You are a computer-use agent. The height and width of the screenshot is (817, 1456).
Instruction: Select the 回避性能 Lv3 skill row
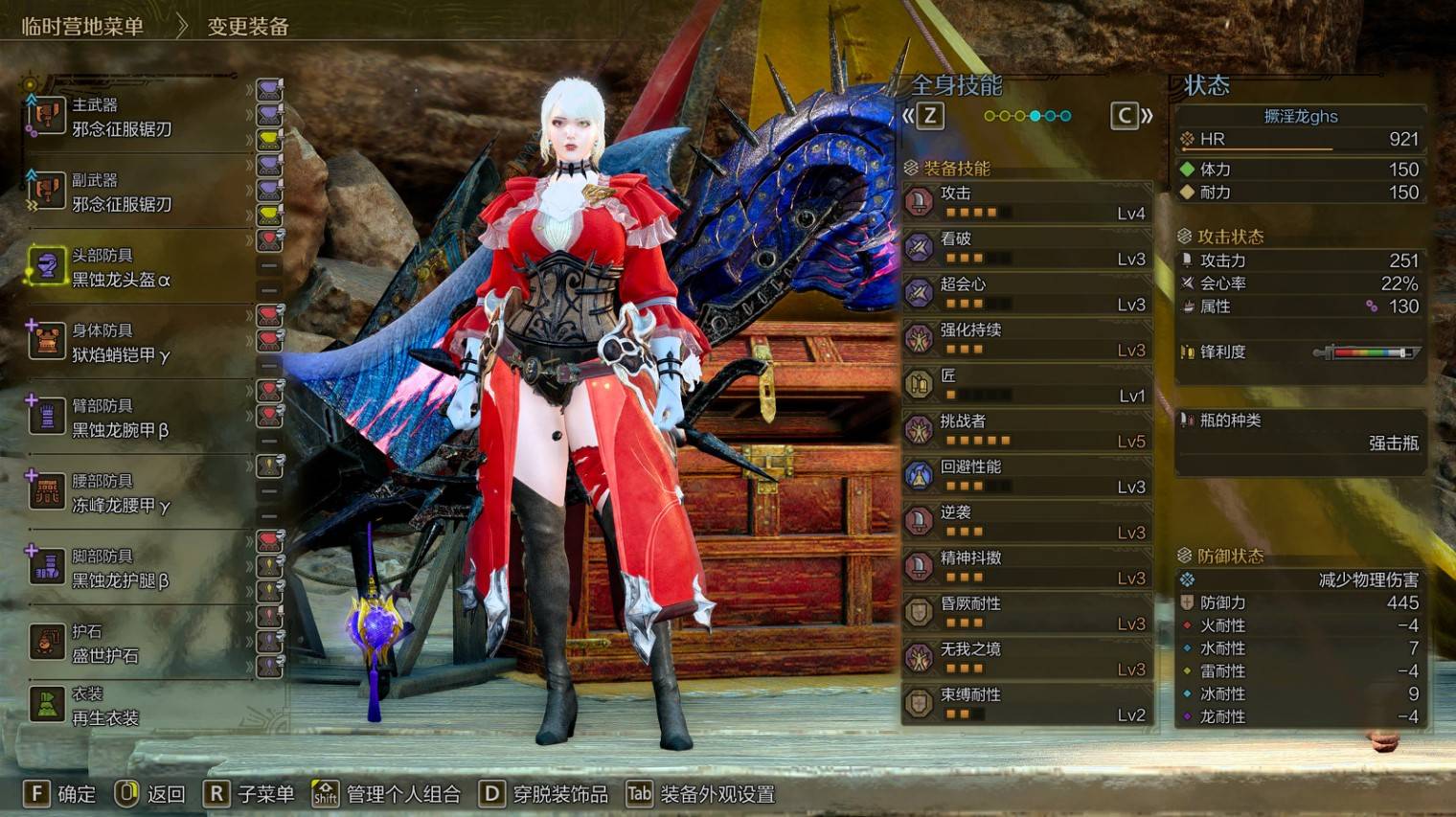(1027, 476)
